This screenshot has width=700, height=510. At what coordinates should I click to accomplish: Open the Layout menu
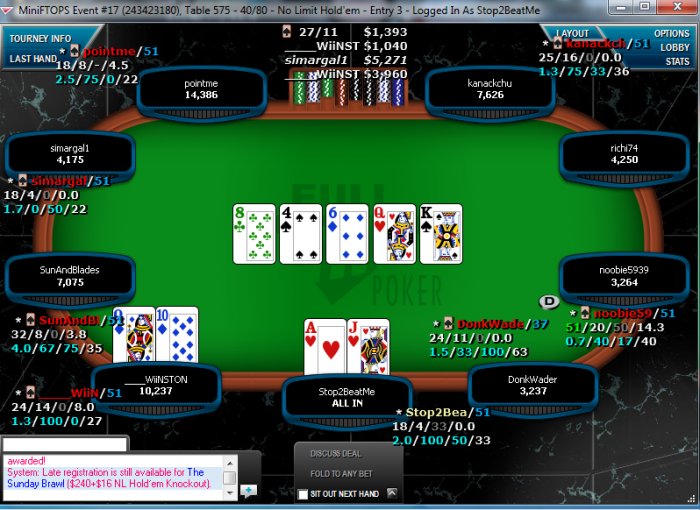572,33
